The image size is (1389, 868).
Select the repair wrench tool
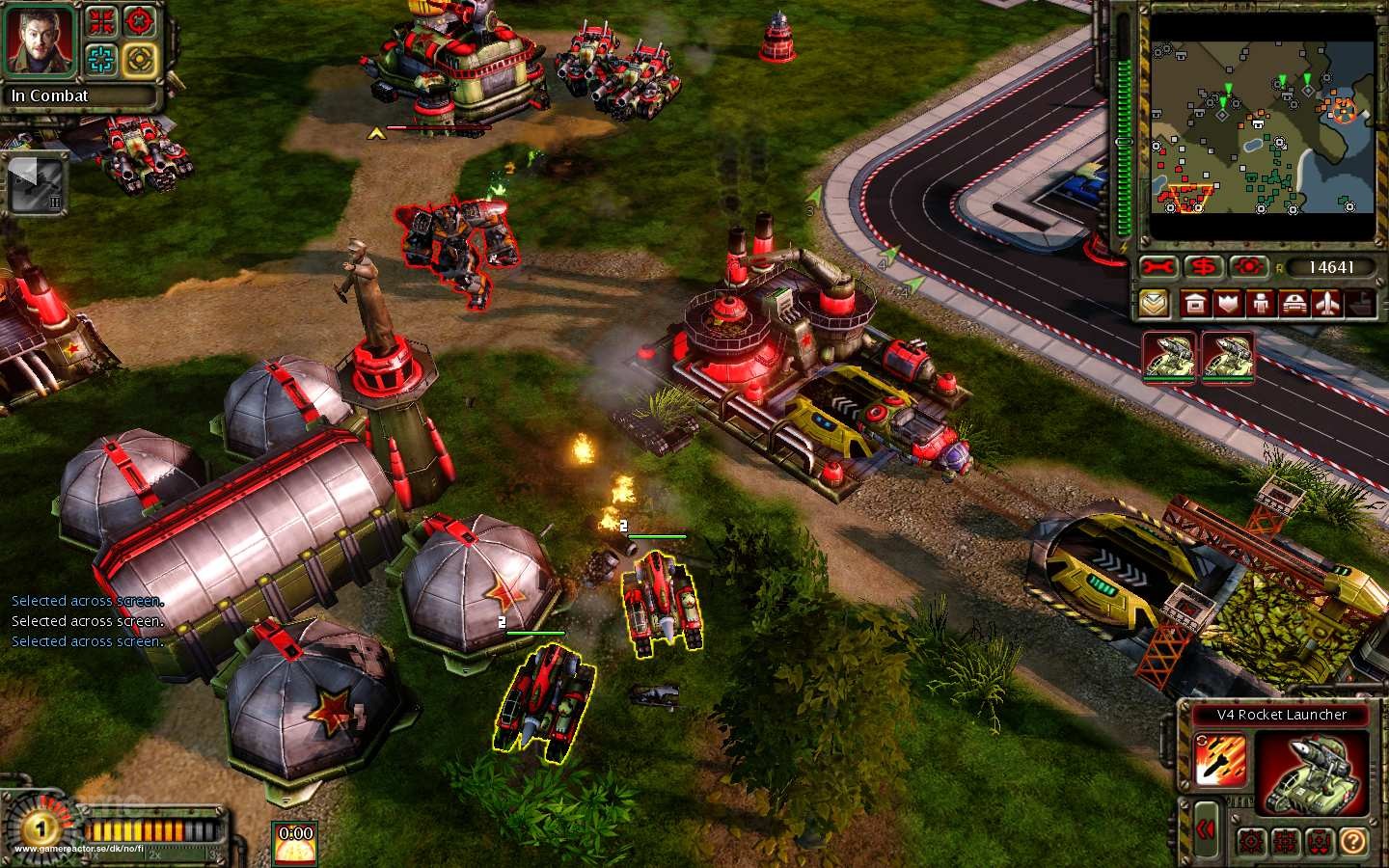1157,264
